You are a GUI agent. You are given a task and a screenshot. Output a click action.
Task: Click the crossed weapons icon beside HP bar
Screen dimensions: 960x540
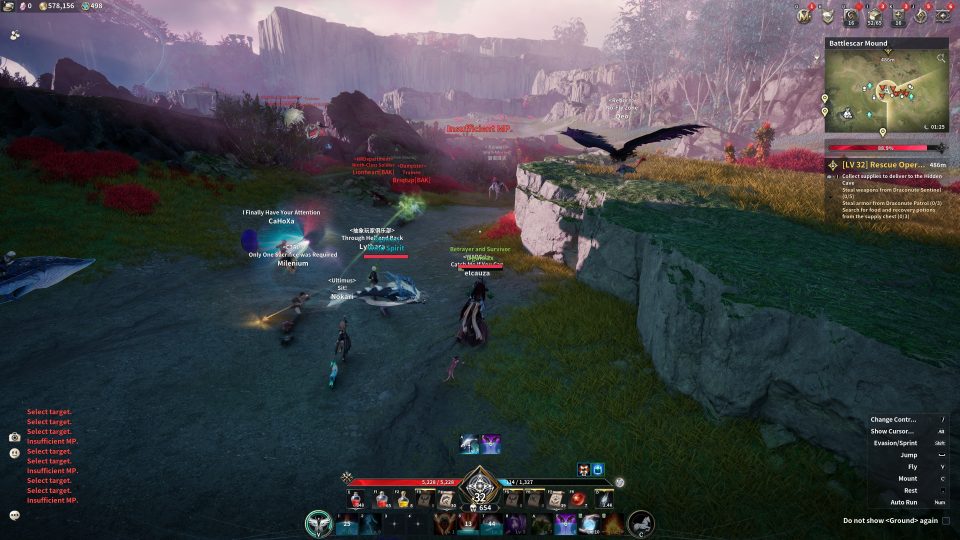(x=347, y=478)
